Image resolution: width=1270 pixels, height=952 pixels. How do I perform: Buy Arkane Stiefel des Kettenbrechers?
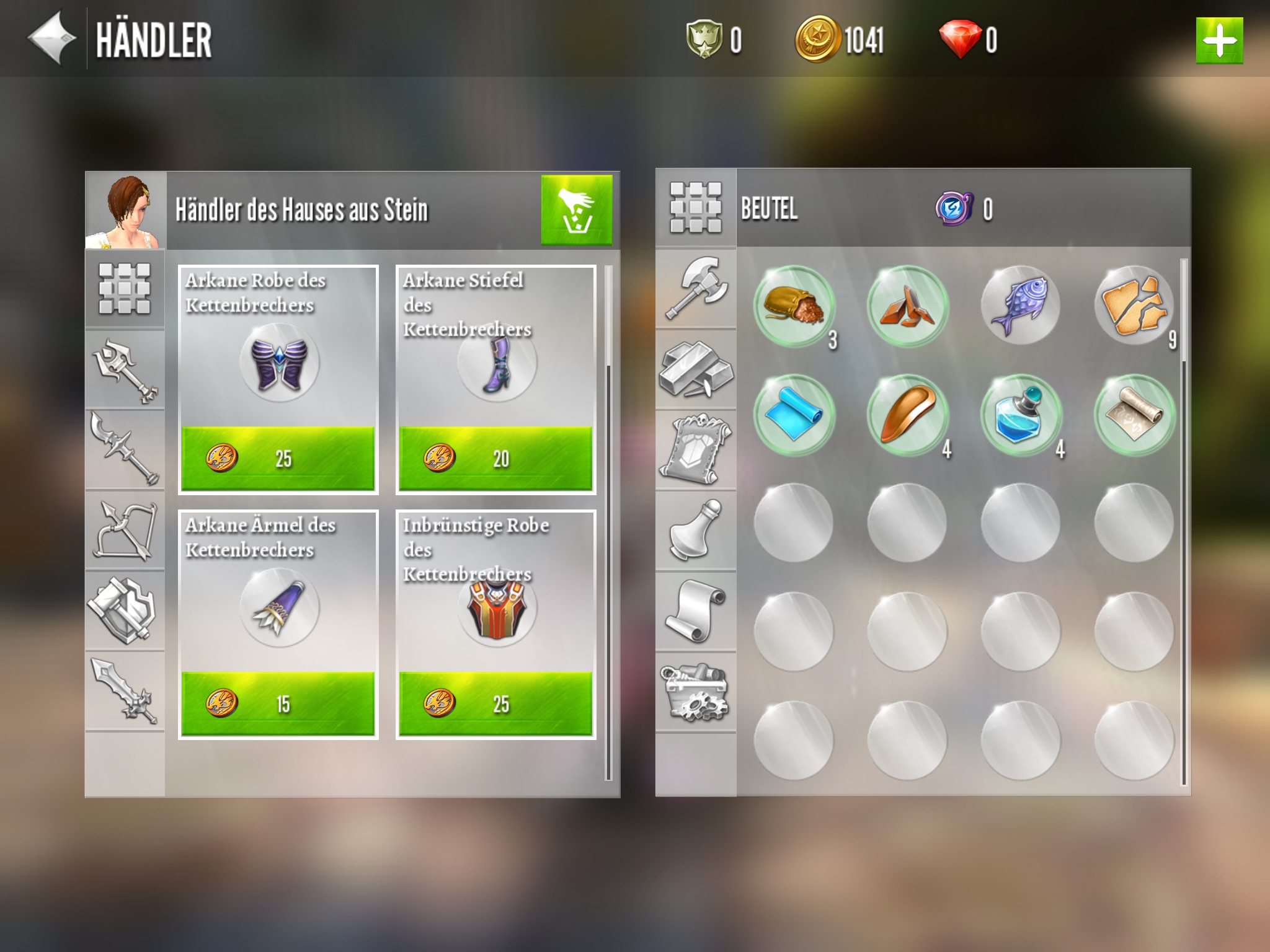[495, 458]
